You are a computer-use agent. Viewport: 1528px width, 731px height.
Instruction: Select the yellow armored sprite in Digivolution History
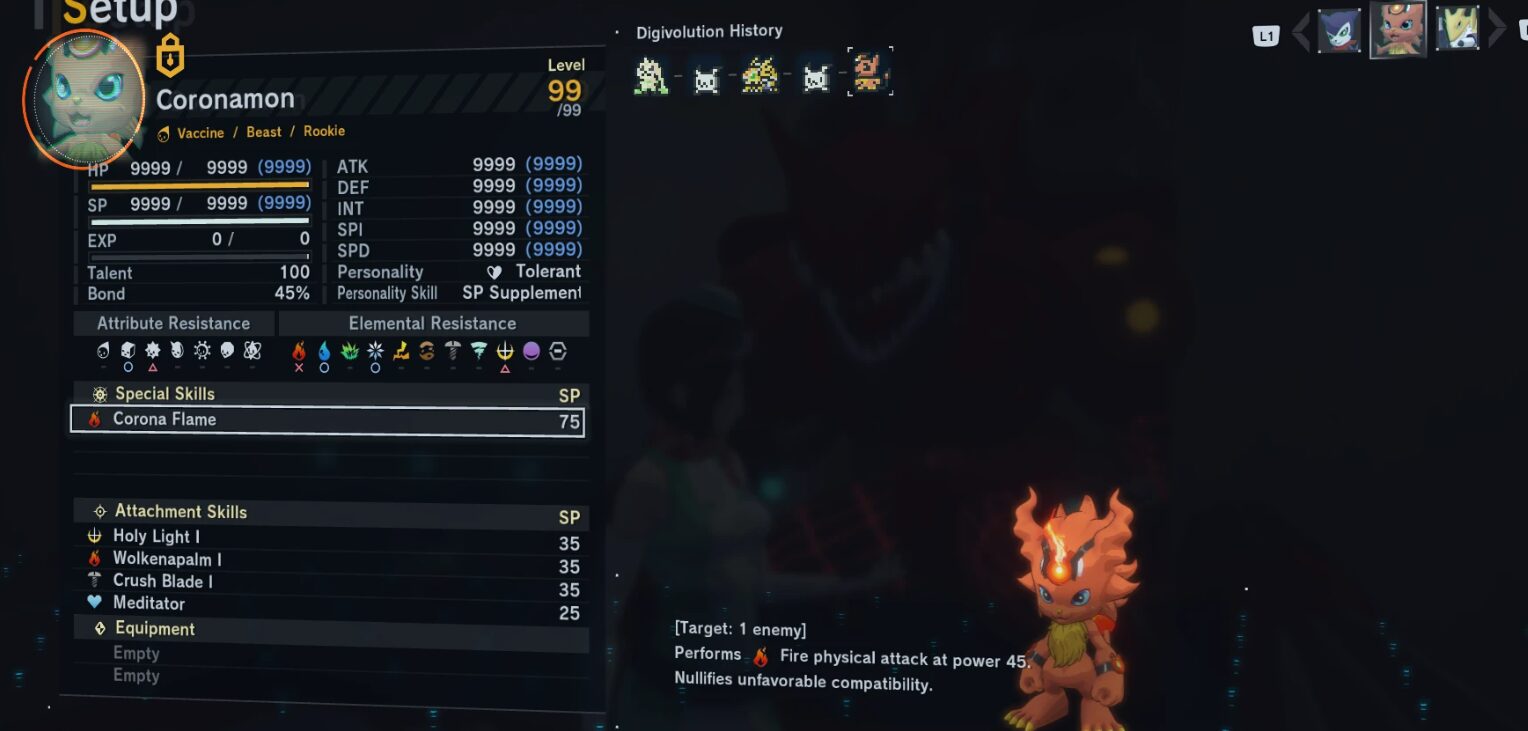[x=760, y=75]
